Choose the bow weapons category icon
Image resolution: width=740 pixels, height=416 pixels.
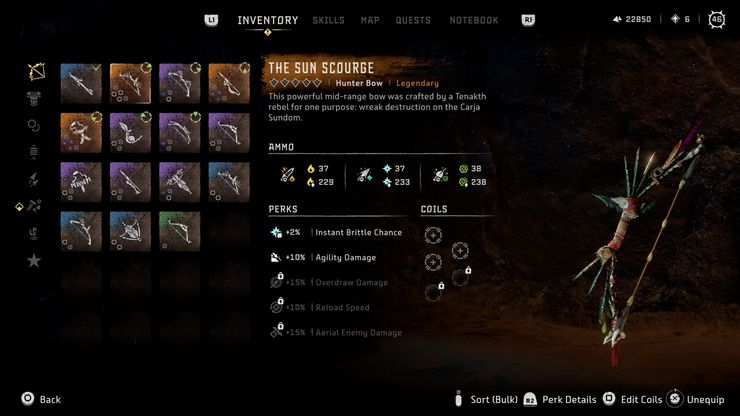(34, 72)
